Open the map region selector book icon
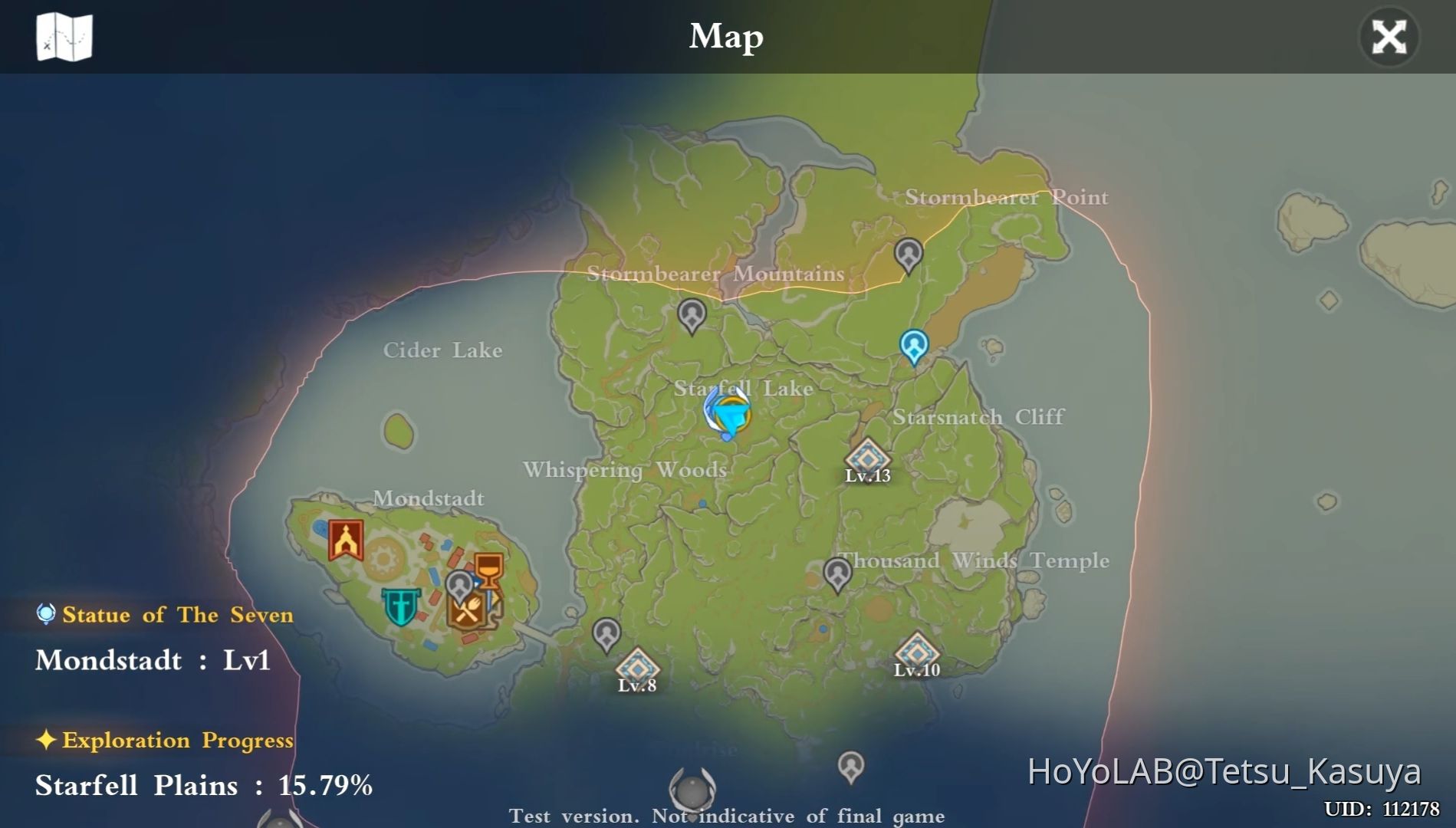The width and height of the screenshot is (1456, 828). click(x=65, y=37)
